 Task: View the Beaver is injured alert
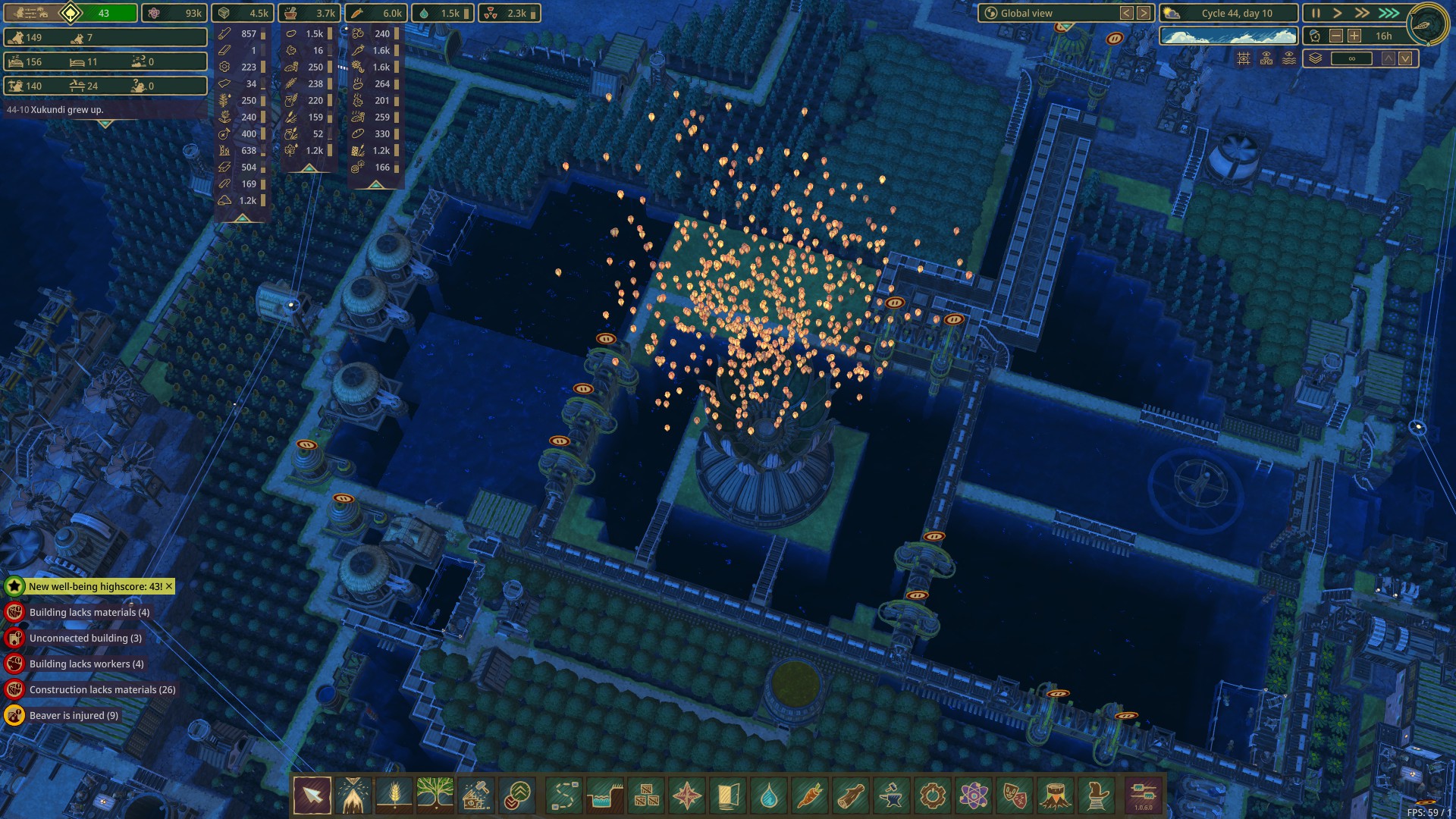pos(74,715)
